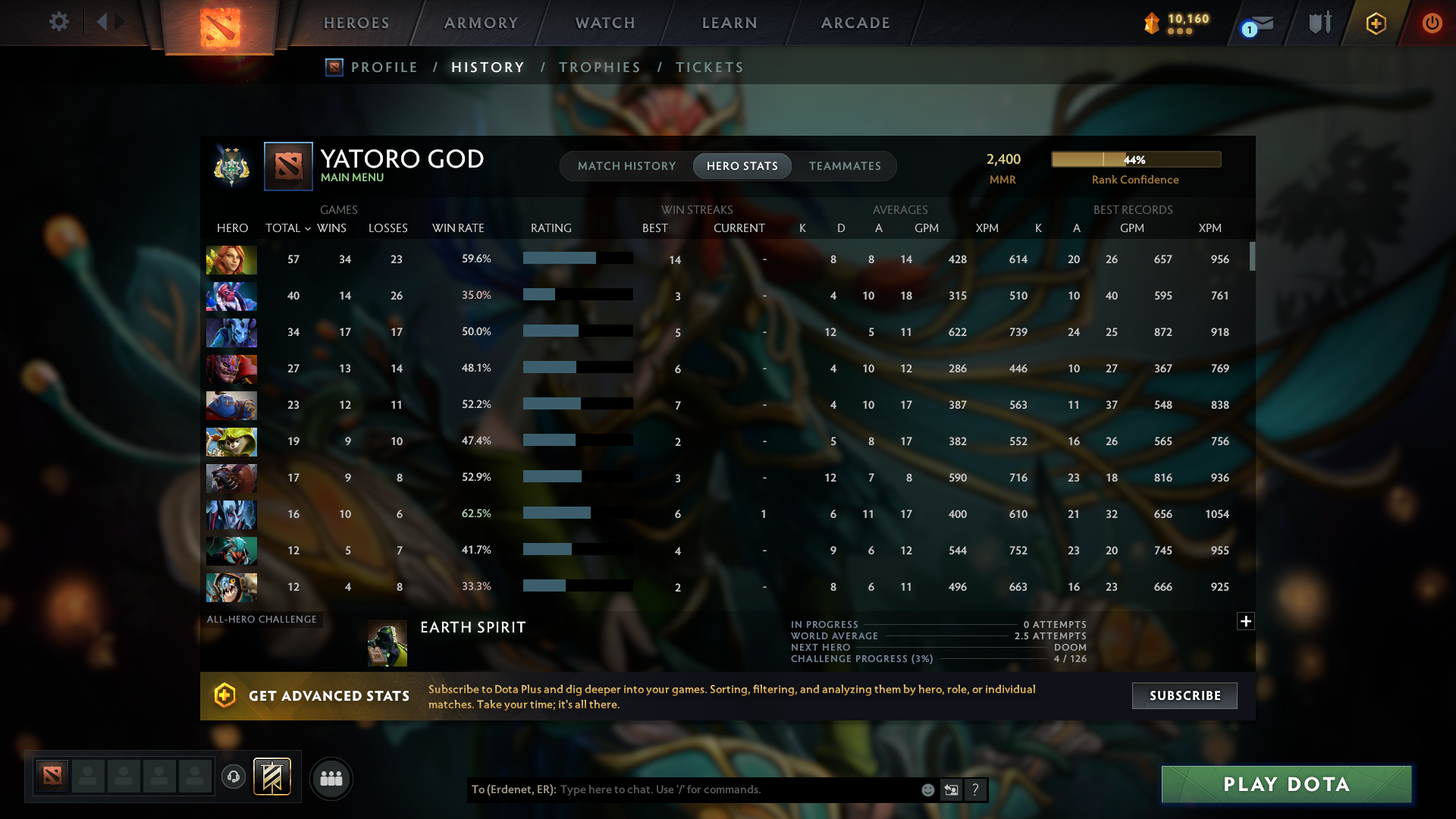Switch to the Match History tab
1456x819 pixels.
coord(626,165)
